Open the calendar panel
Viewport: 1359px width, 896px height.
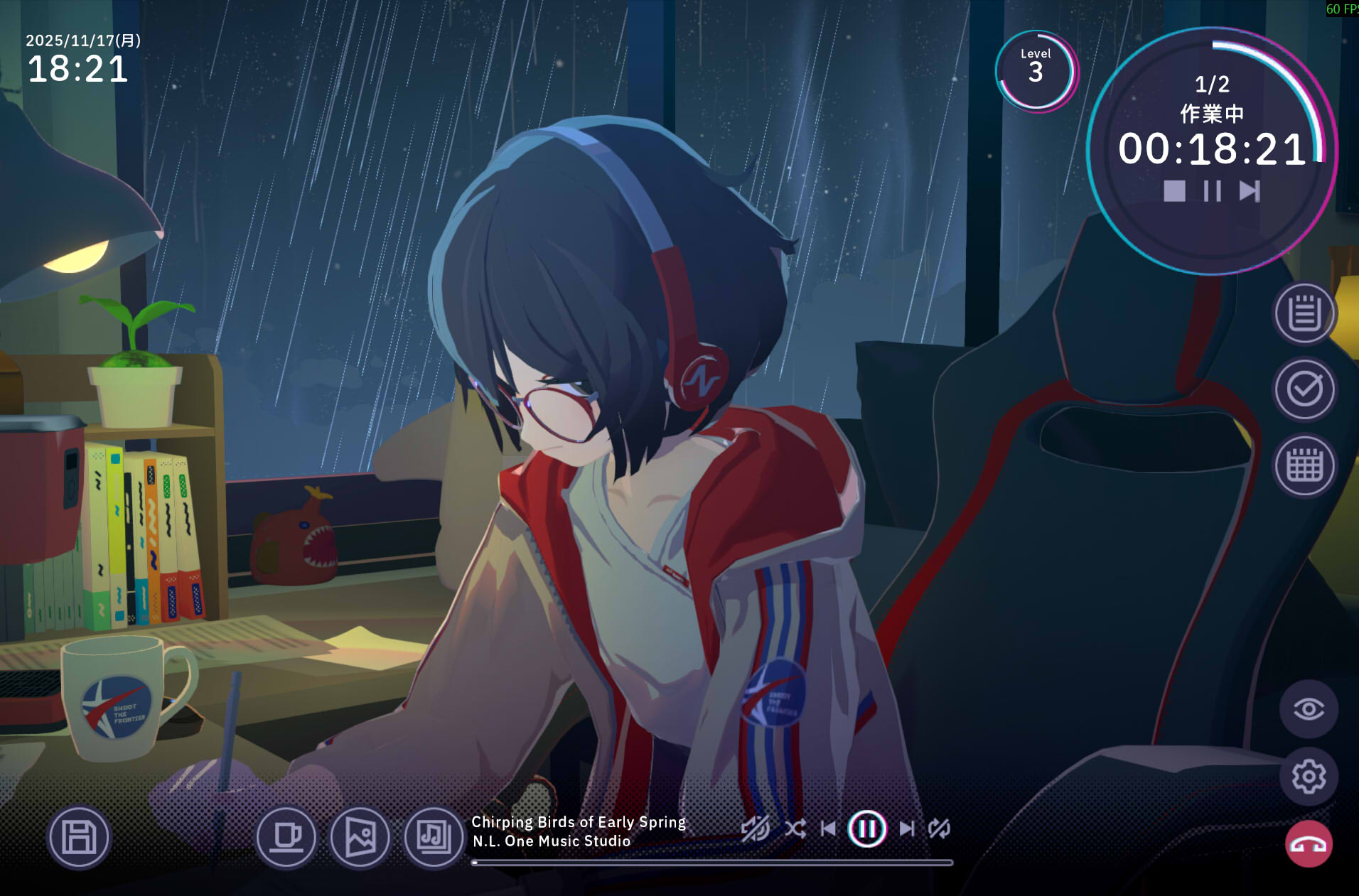point(1304,465)
